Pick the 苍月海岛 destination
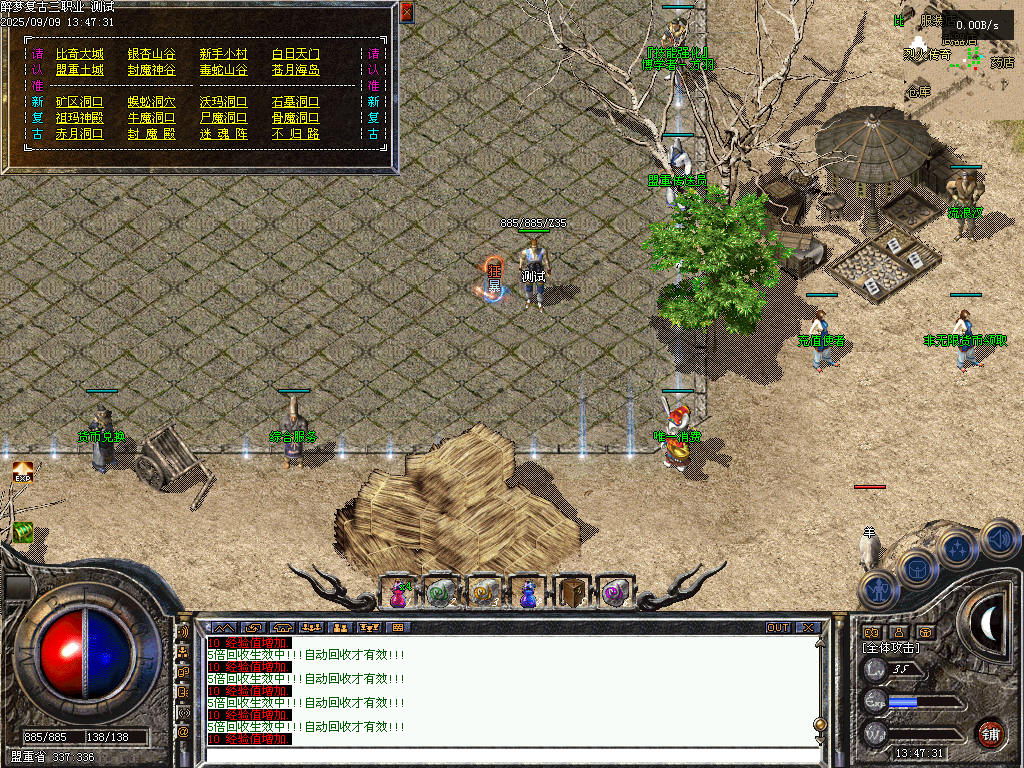The height and width of the screenshot is (768, 1024). 296,70
